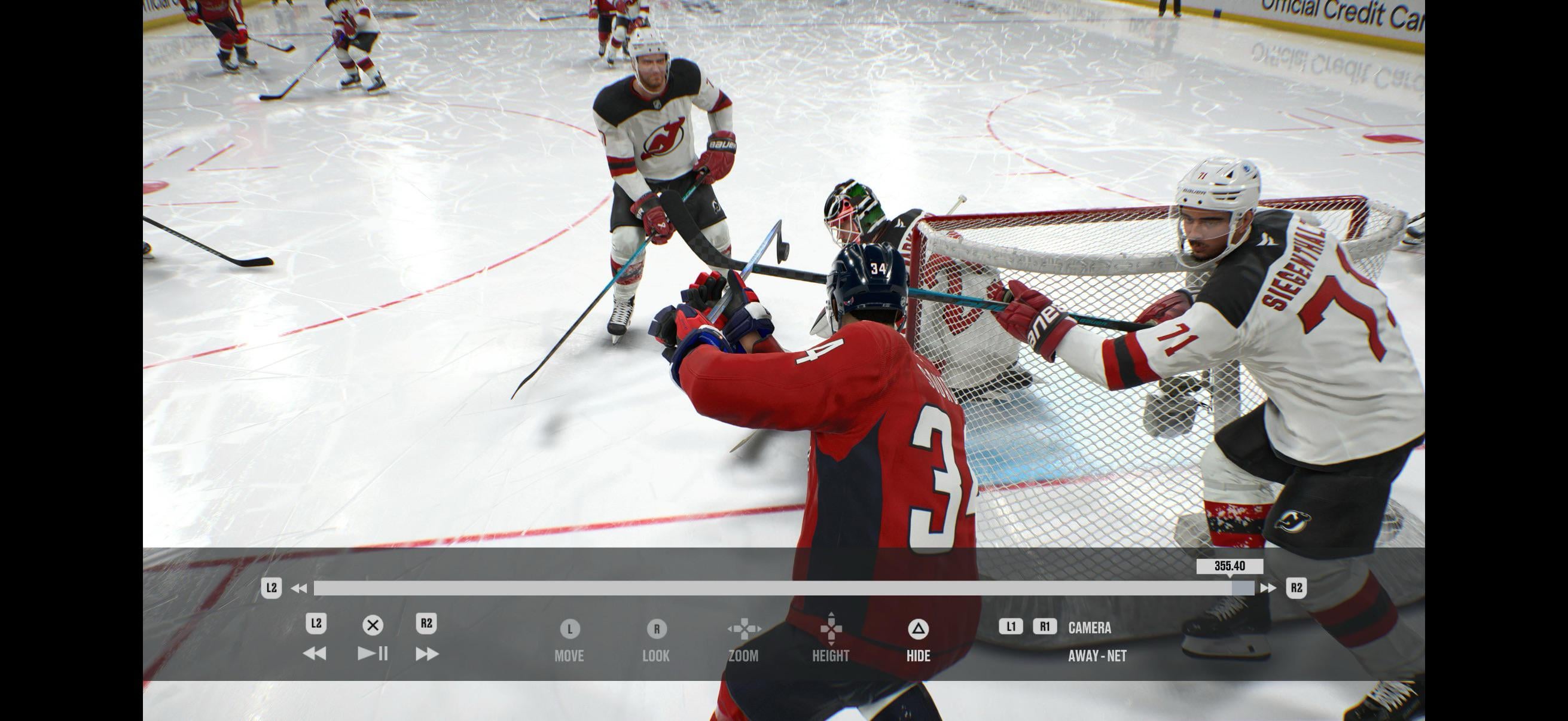This screenshot has width=1568, height=721.
Task: Click the fast-forward arrows right of play/pause
Action: point(427,653)
